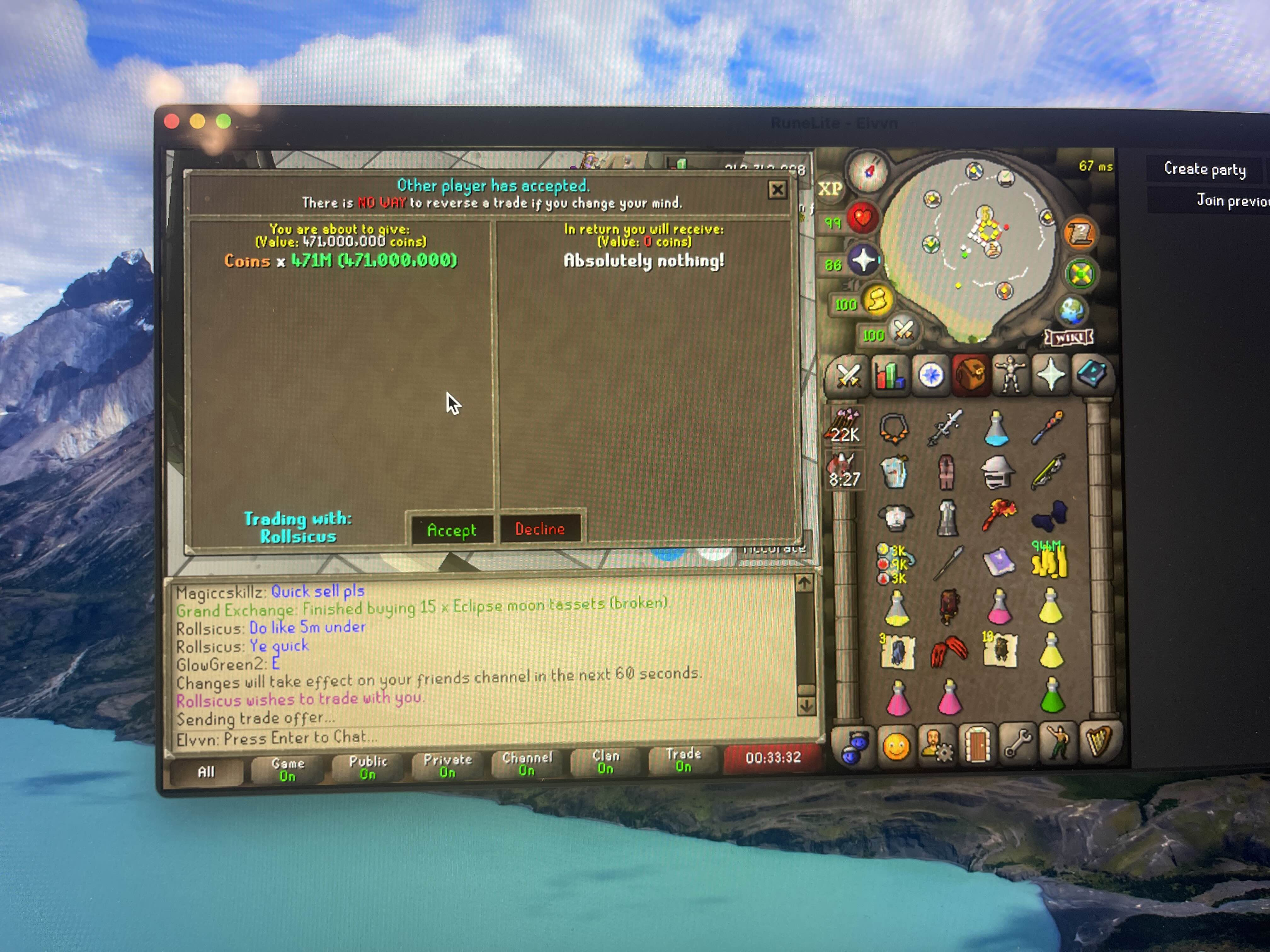Click the compass next to the minimap
Viewport: 1270px width, 952px height.
[868, 171]
